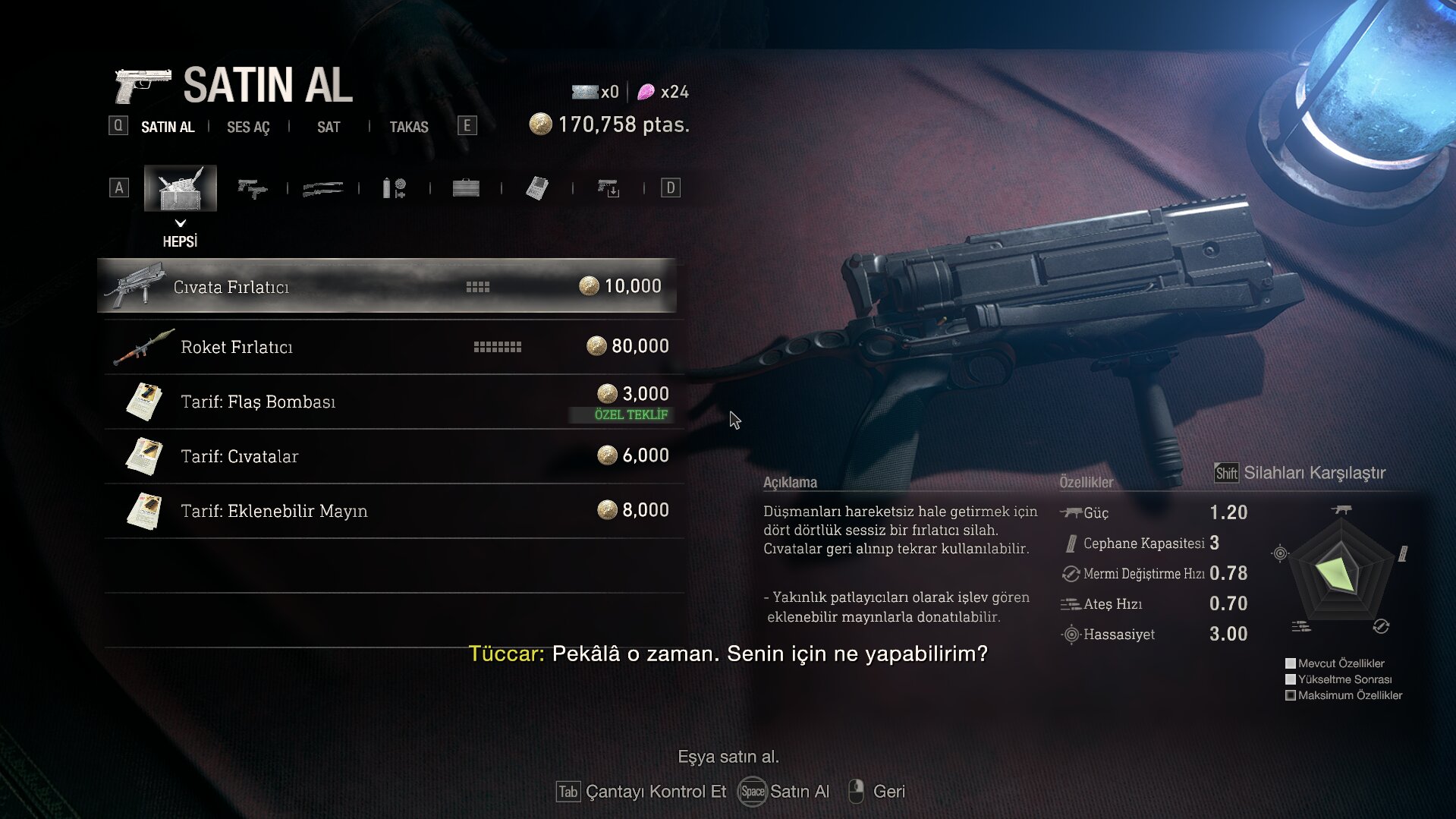
Task: Toggle the Yükseltme Sonrası legend checkbox
Action: pos(1290,680)
